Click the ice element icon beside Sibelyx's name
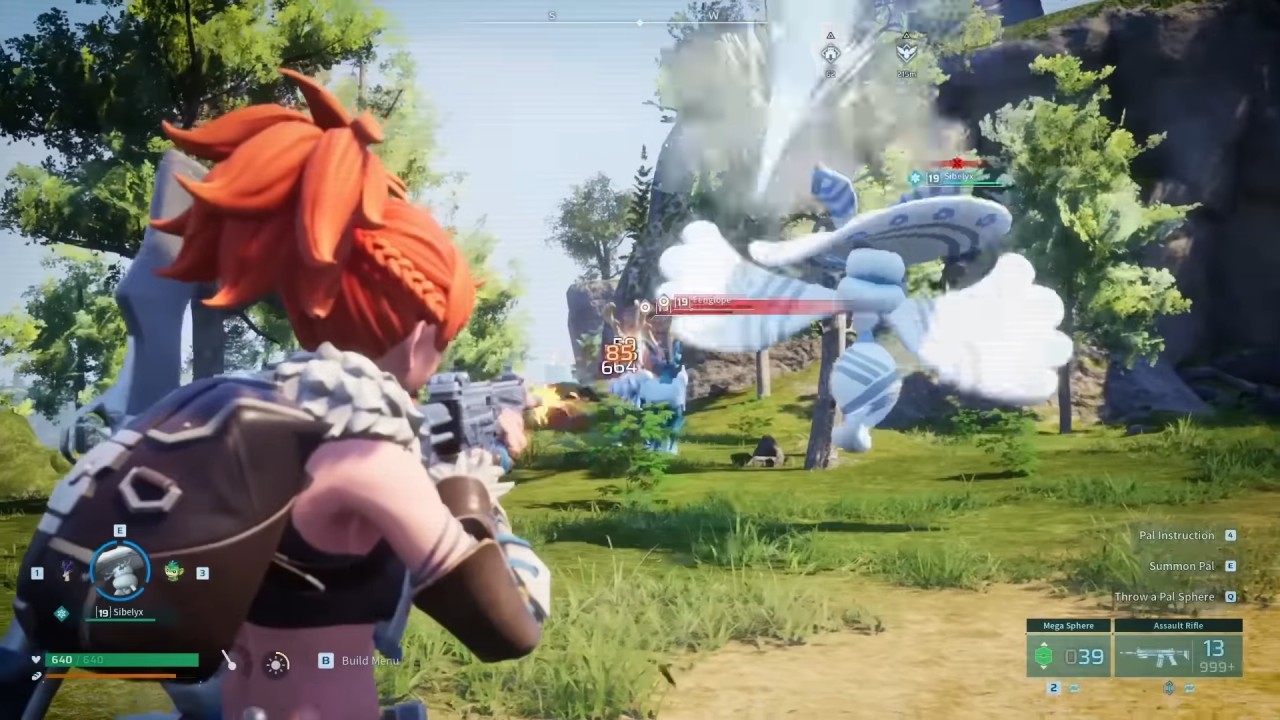Image resolution: width=1280 pixels, height=720 pixels. pos(62,612)
